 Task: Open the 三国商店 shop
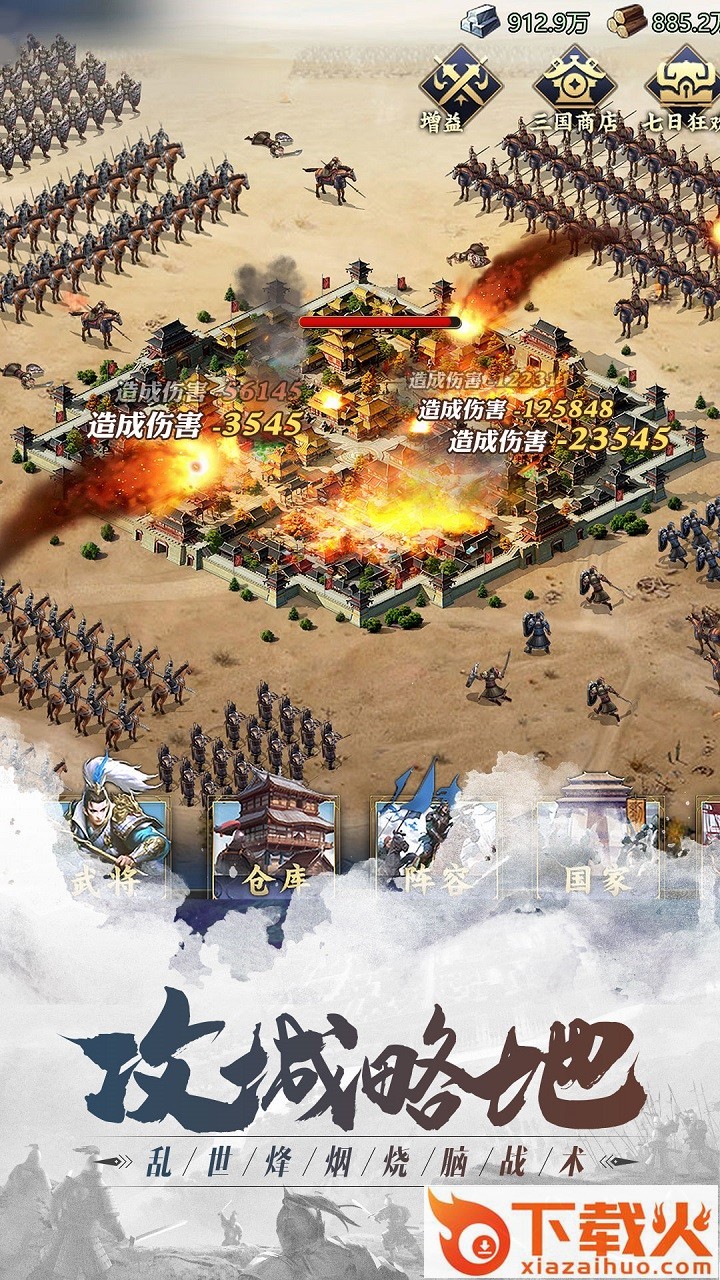[x=574, y=83]
